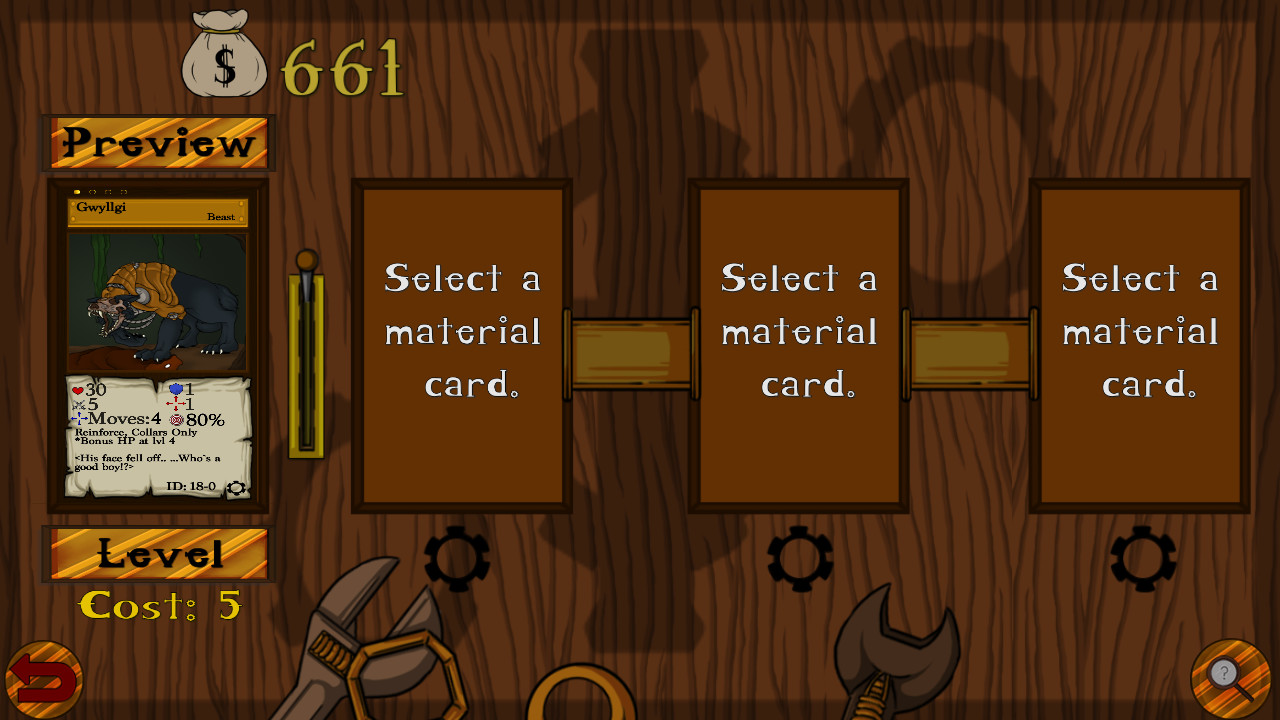Select the second level pip on the card
Viewport: 1280px width, 720px height.
pos(93,191)
